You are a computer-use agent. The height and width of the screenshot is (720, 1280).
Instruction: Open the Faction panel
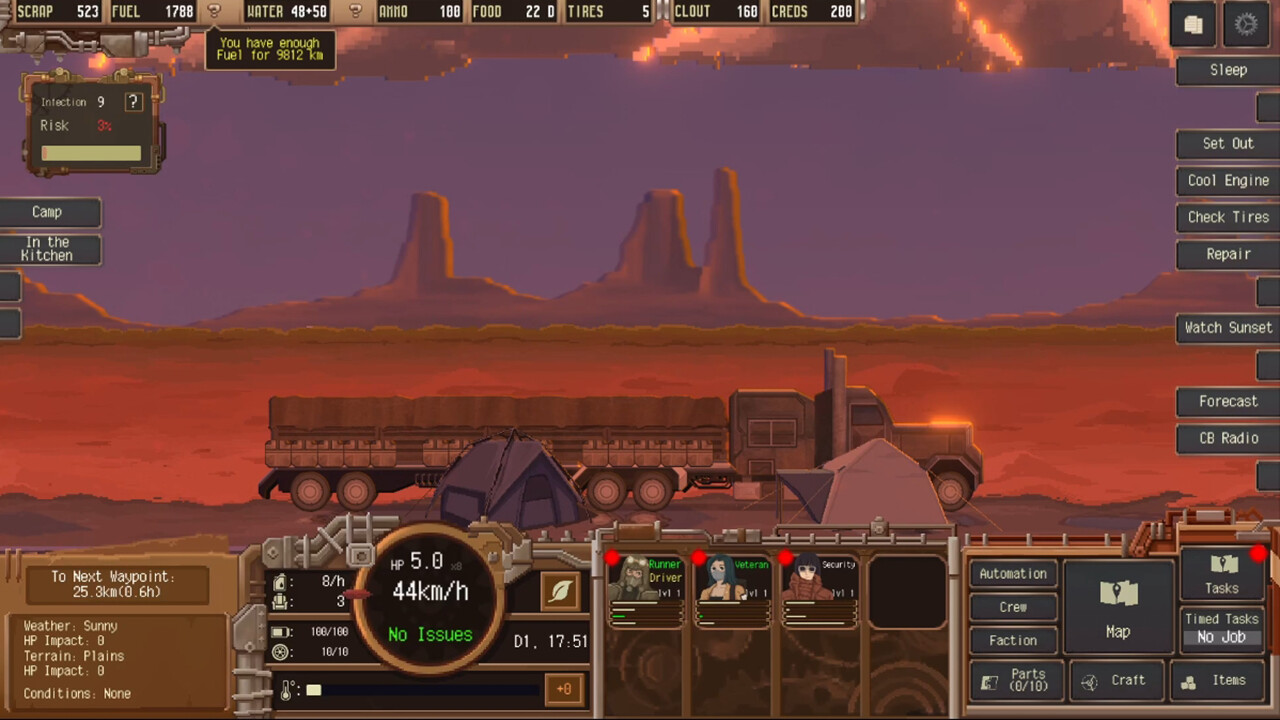(x=1013, y=640)
